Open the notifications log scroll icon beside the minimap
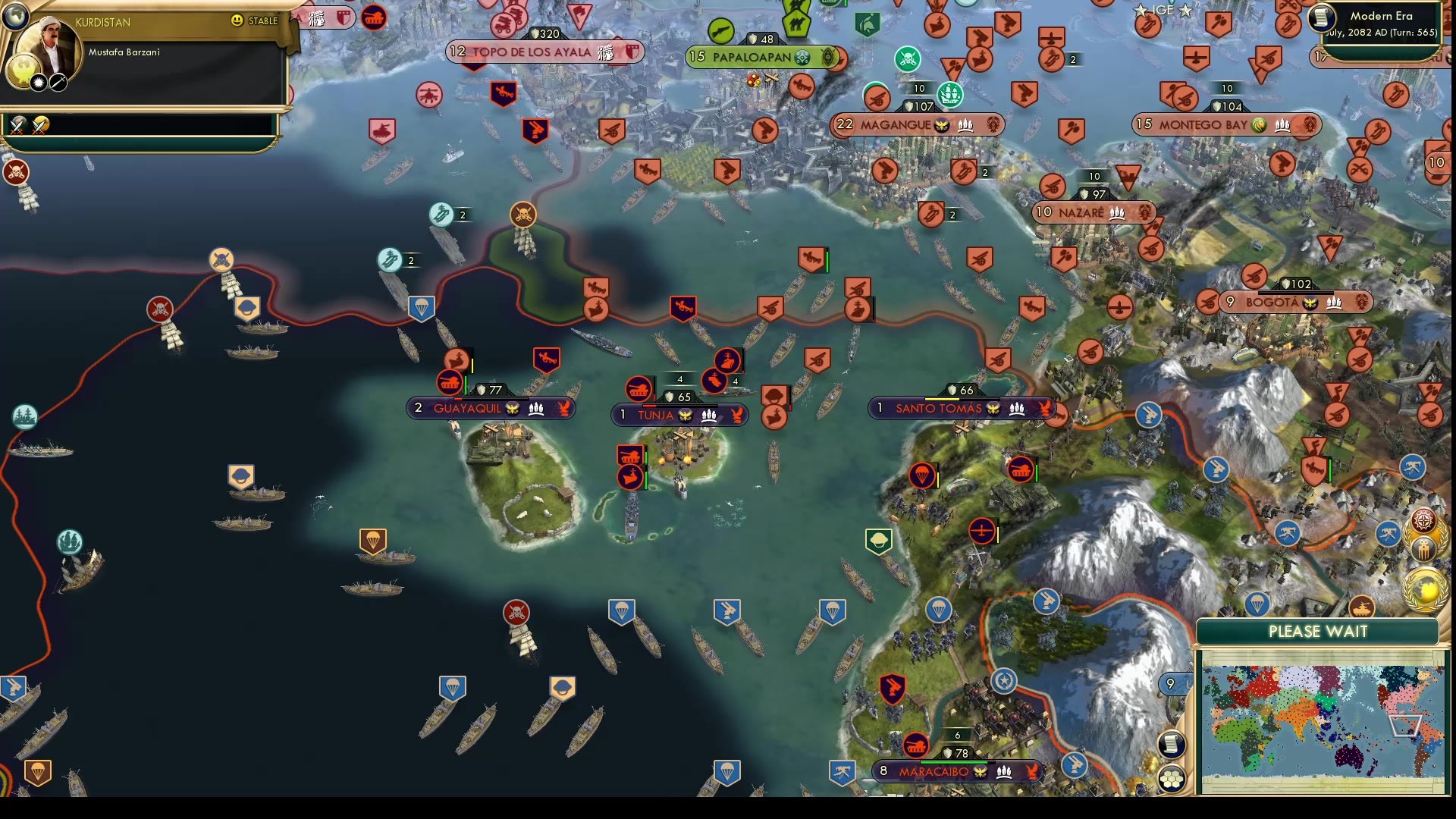Image resolution: width=1456 pixels, height=819 pixels. [x=1172, y=745]
